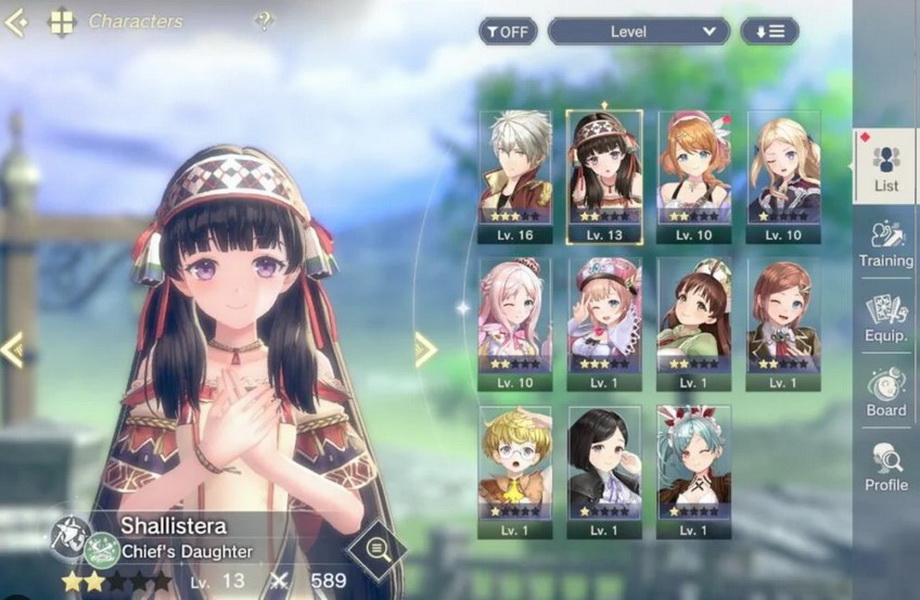Select the silver-haired Lv. 16 character
The image size is (920, 600).
pos(514,176)
